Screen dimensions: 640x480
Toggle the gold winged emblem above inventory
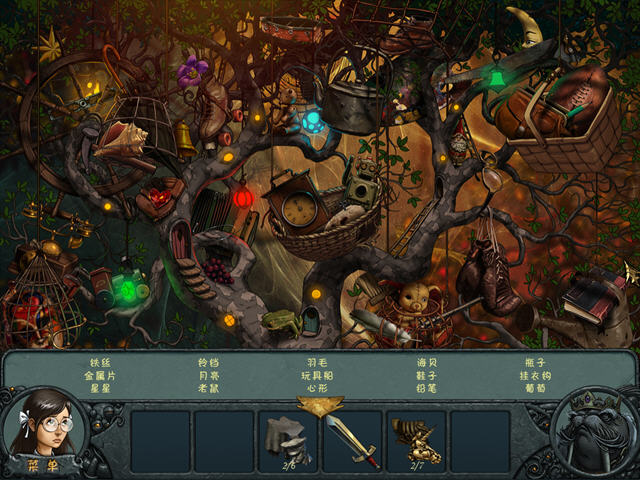click(x=320, y=405)
